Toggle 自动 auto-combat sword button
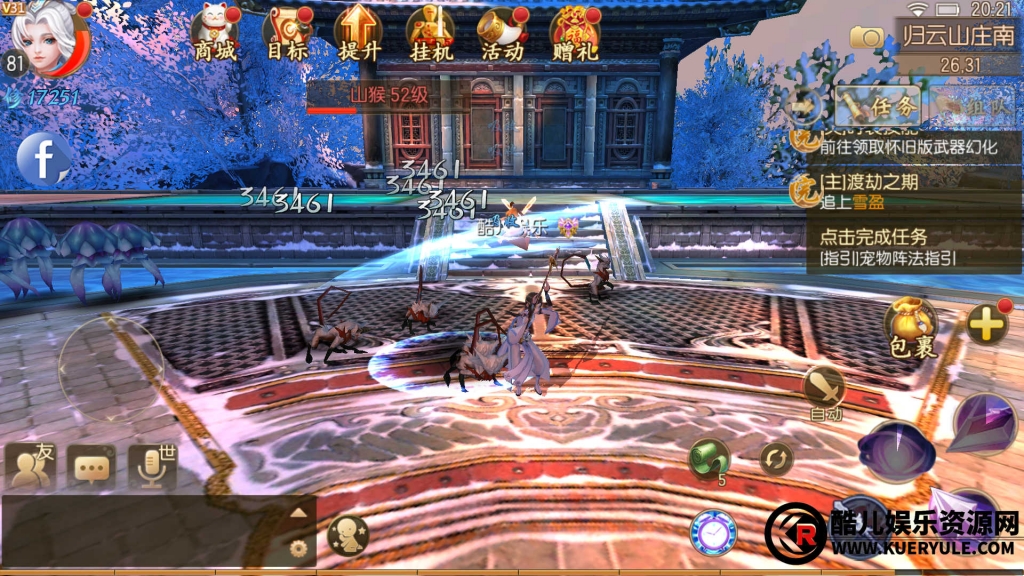The image size is (1024, 576). pos(825,389)
